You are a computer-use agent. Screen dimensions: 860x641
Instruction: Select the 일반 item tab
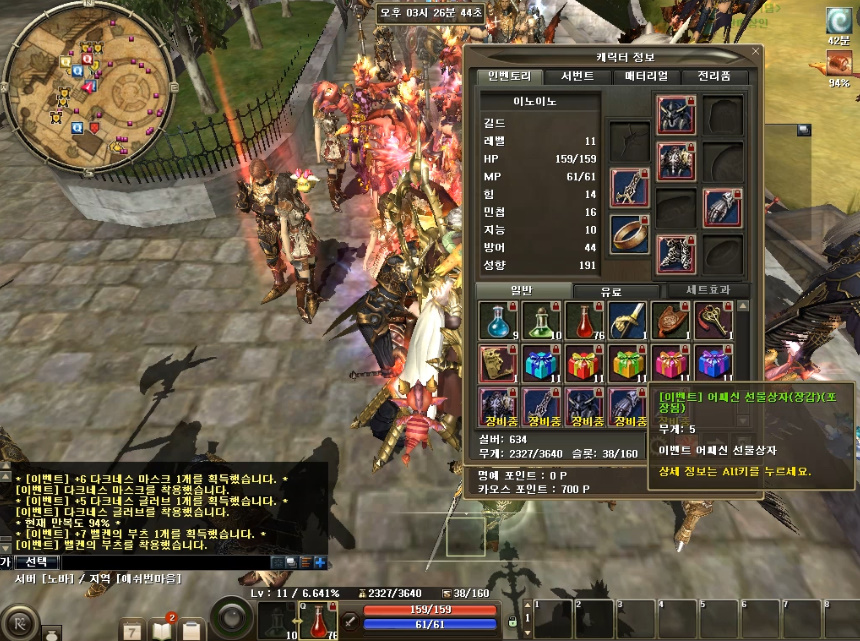[522, 290]
